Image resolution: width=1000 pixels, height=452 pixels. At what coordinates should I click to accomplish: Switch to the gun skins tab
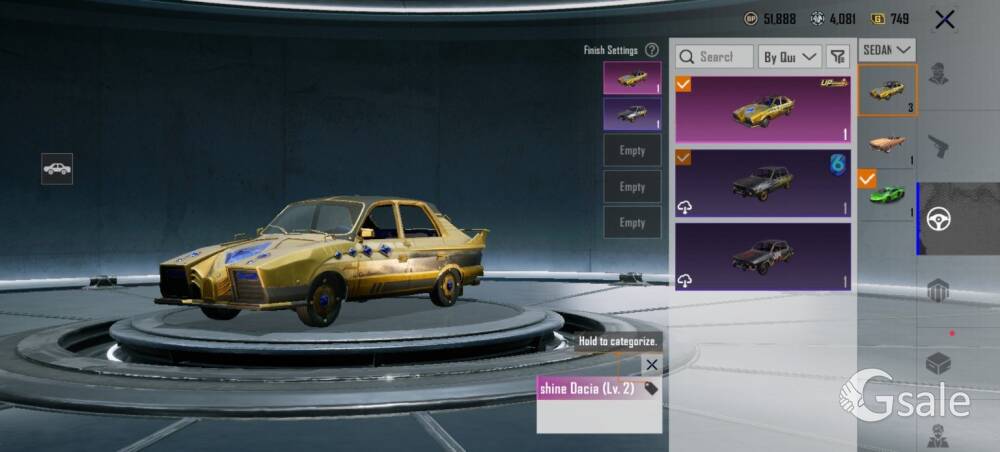tap(938, 146)
